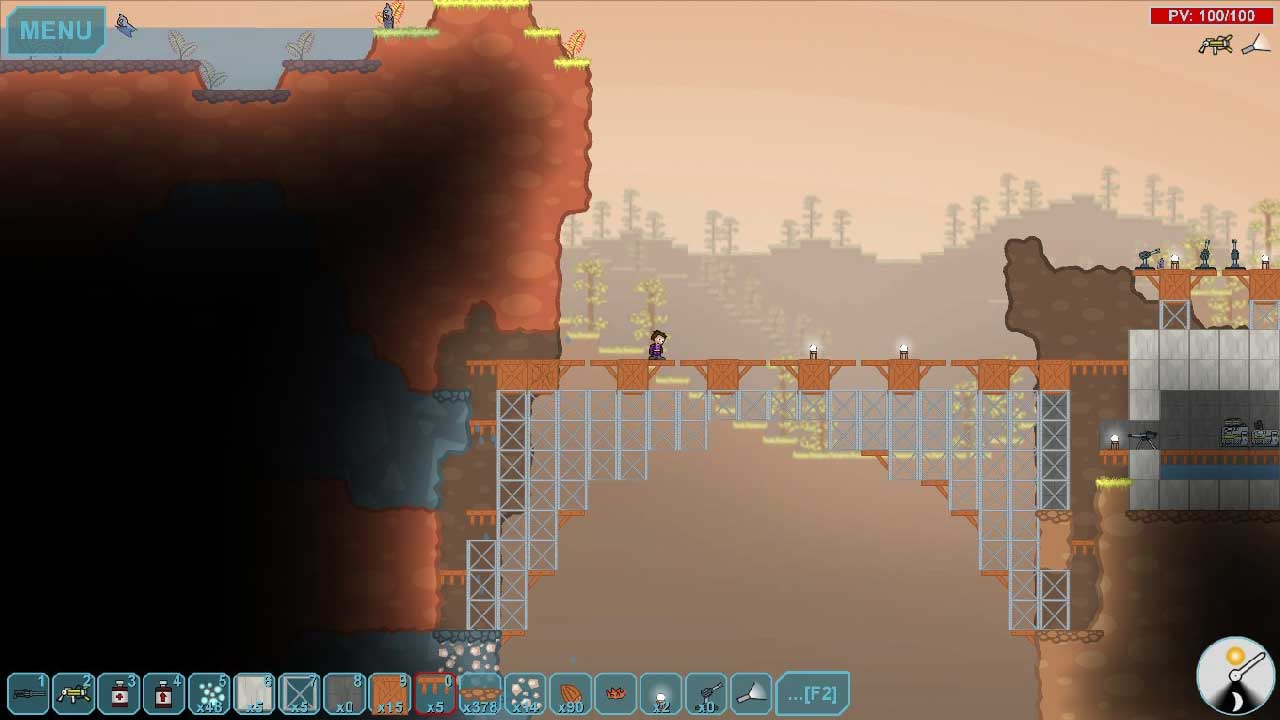The width and height of the screenshot is (1280, 720).
Task: Pick the glowing lamp item slot
Action: click(x=660, y=693)
